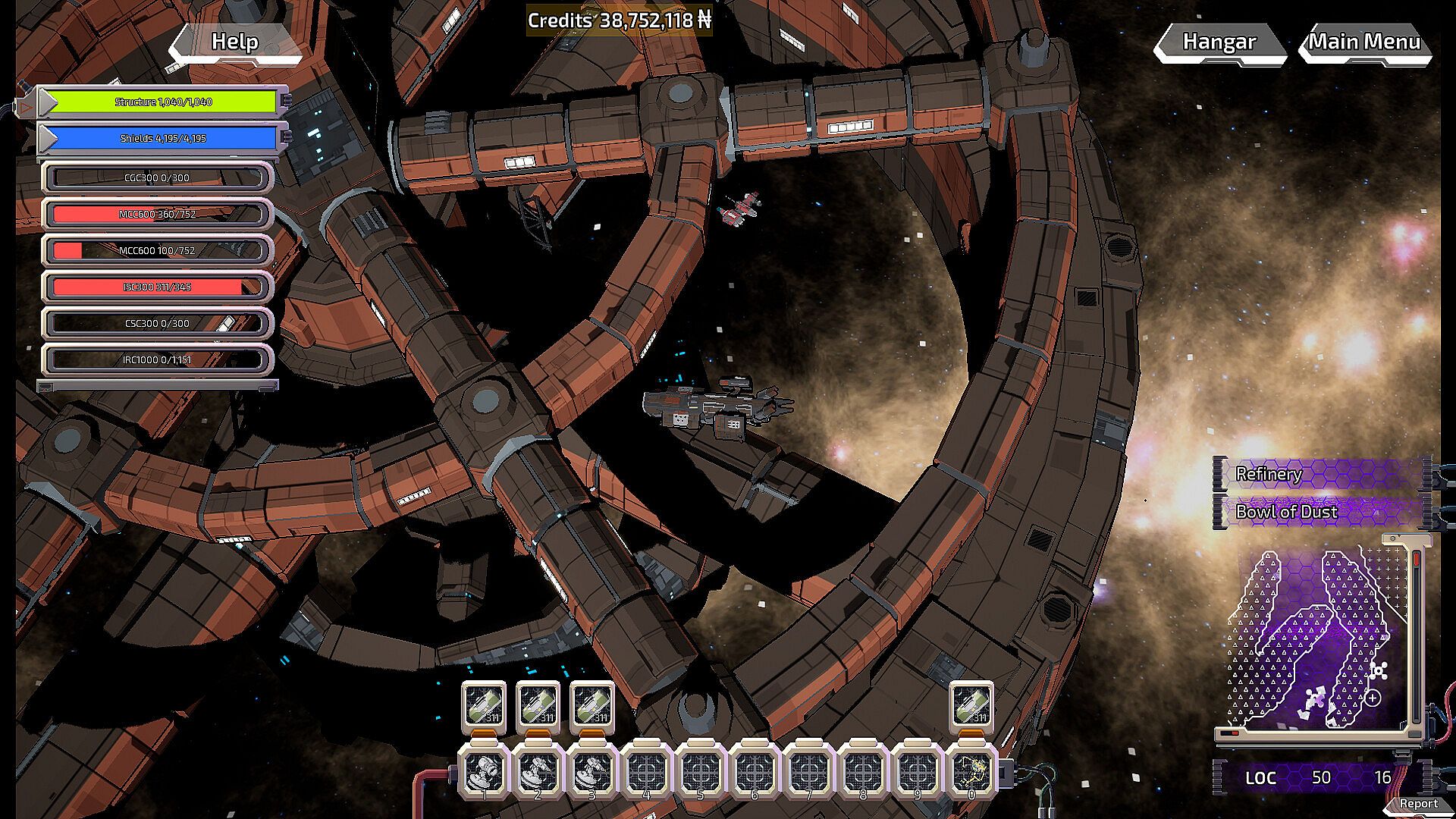The height and width of the screenshot is (819, 1456).
Task: Activate the weapon in hotbar slot 2
Action: pos(538,772)
